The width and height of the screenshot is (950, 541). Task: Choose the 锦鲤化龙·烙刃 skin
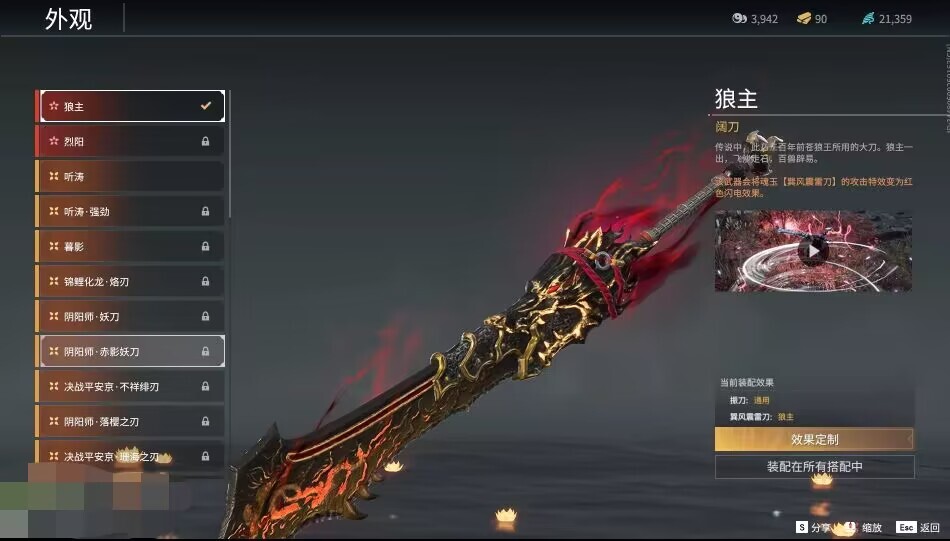pos(130,281)
